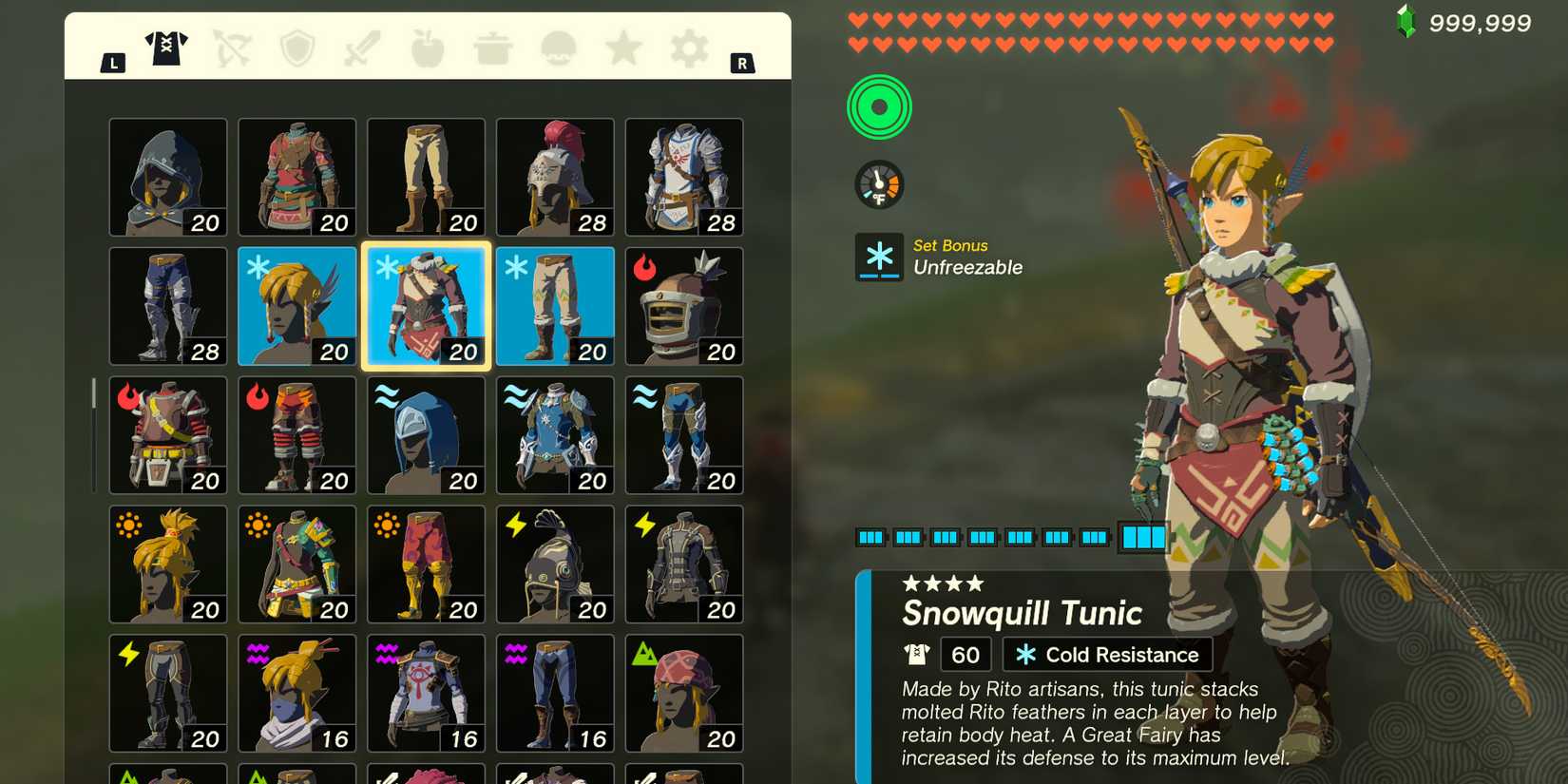This screenshot has width=1568, height=784.
Task: Select the flamebreaker helmet with fire icon
Action: tap(685, 306)
